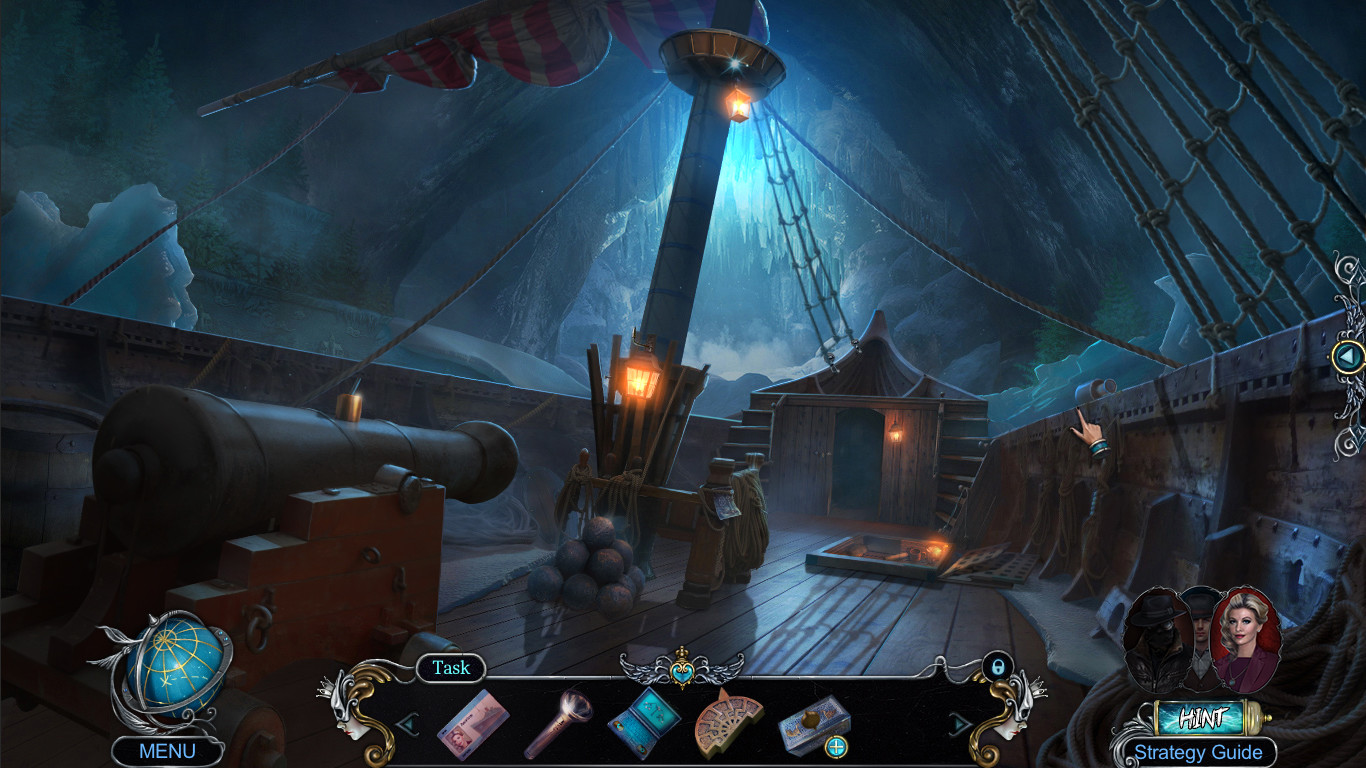
Task: Open the Task panel
Action: point(451,668)
